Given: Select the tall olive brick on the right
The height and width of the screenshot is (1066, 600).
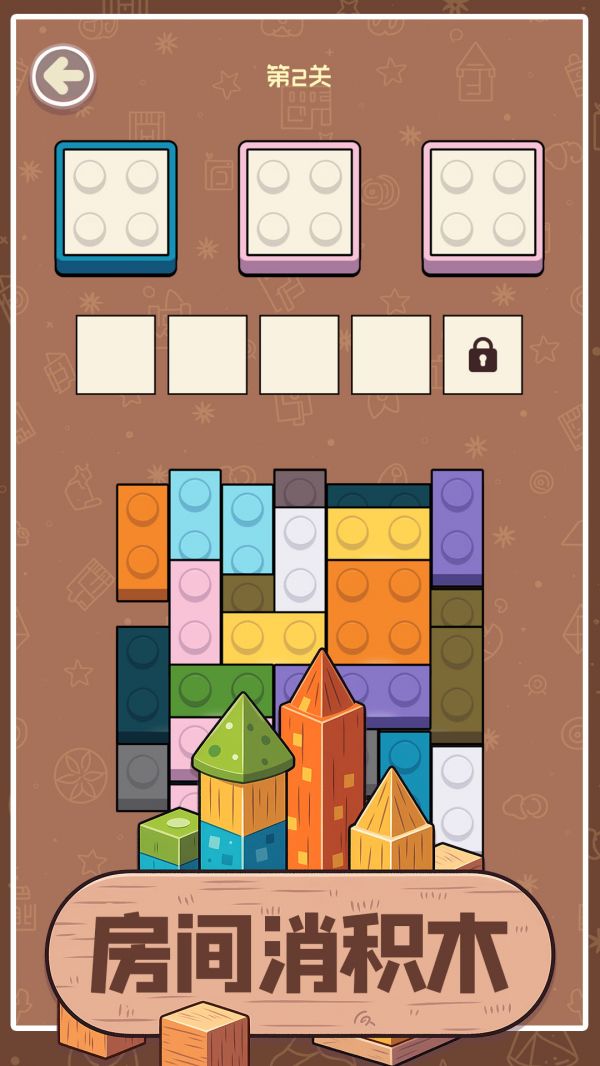Looking at the screenshot, I should point(457,685).
